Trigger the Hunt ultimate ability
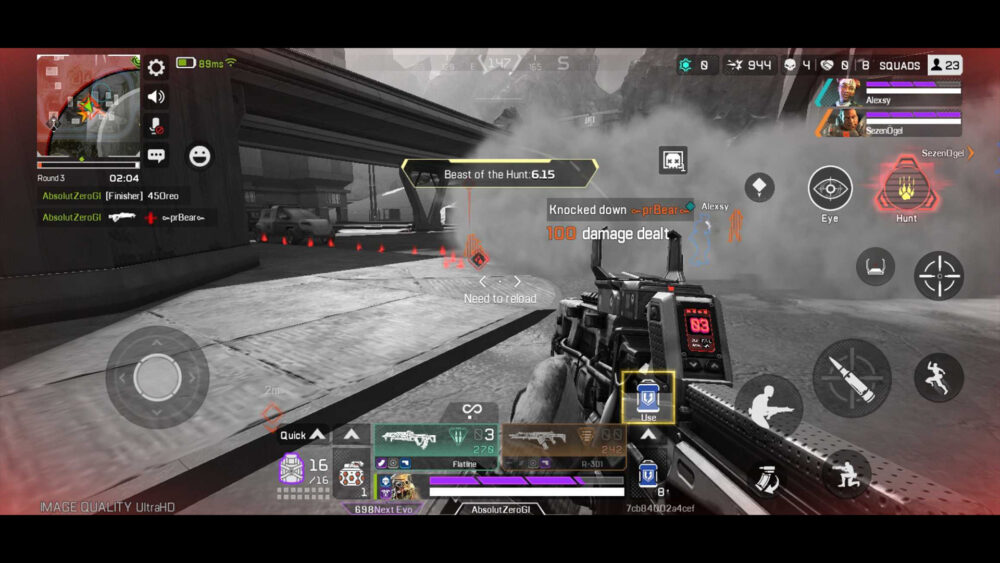Viewport: 1000px width, 563px height. tap(906, 189)
